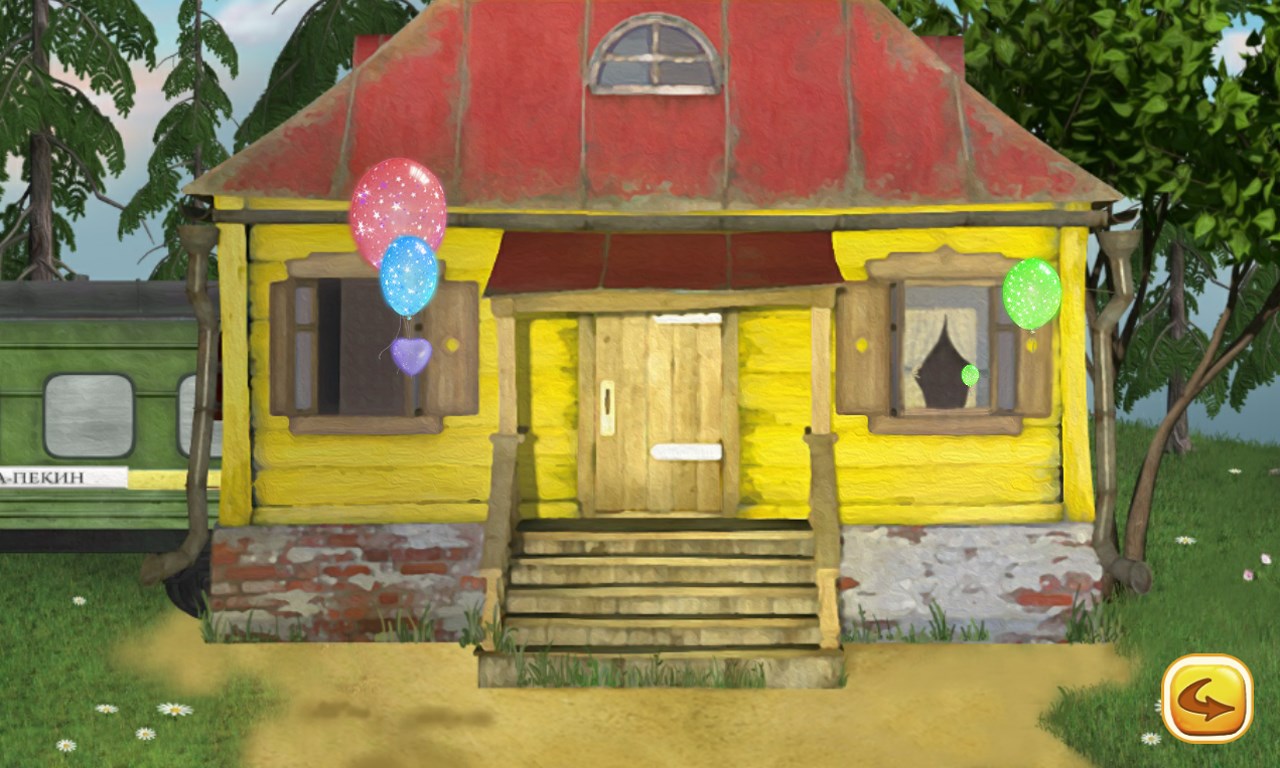Pop the blue sparkly balloon
This screenshot has height=768, width=1280.
pyautogui.click(x=408, y=278)
